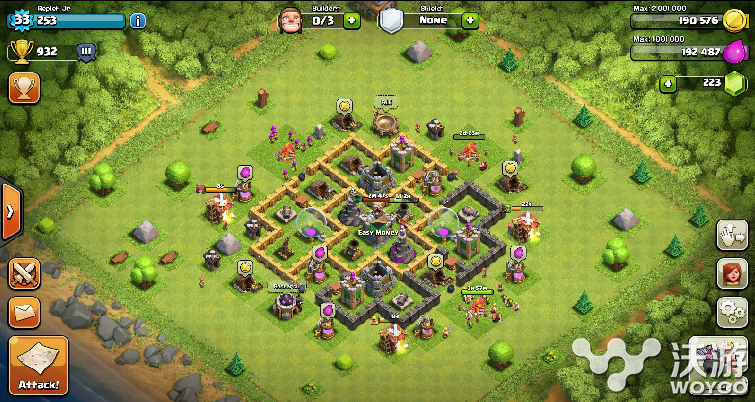
Task: Click the pointing hand icon button
Action: click(x=732, y=235)
